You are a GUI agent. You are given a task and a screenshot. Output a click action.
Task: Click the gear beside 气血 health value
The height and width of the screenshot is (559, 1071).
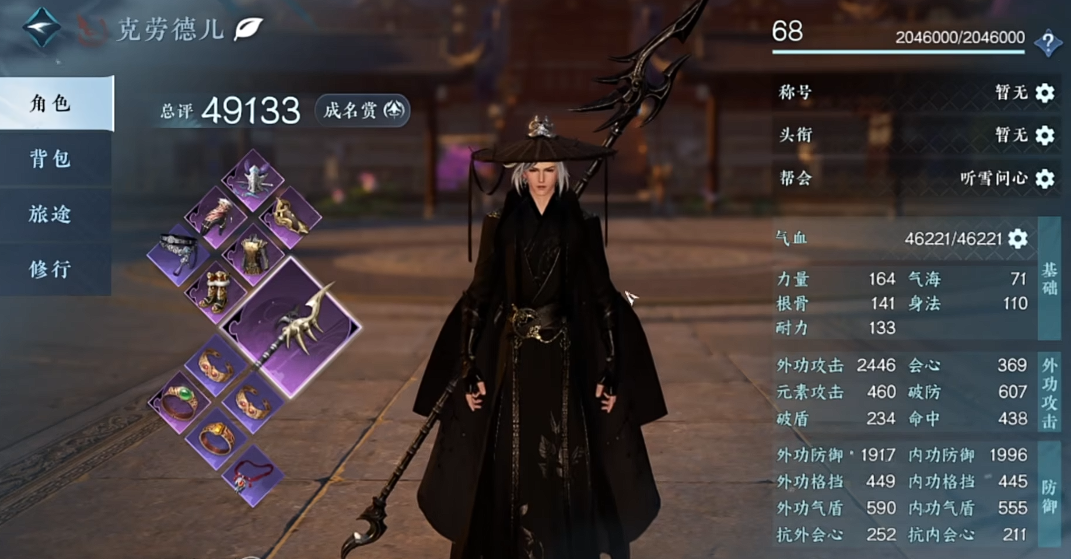[1018, 238]
